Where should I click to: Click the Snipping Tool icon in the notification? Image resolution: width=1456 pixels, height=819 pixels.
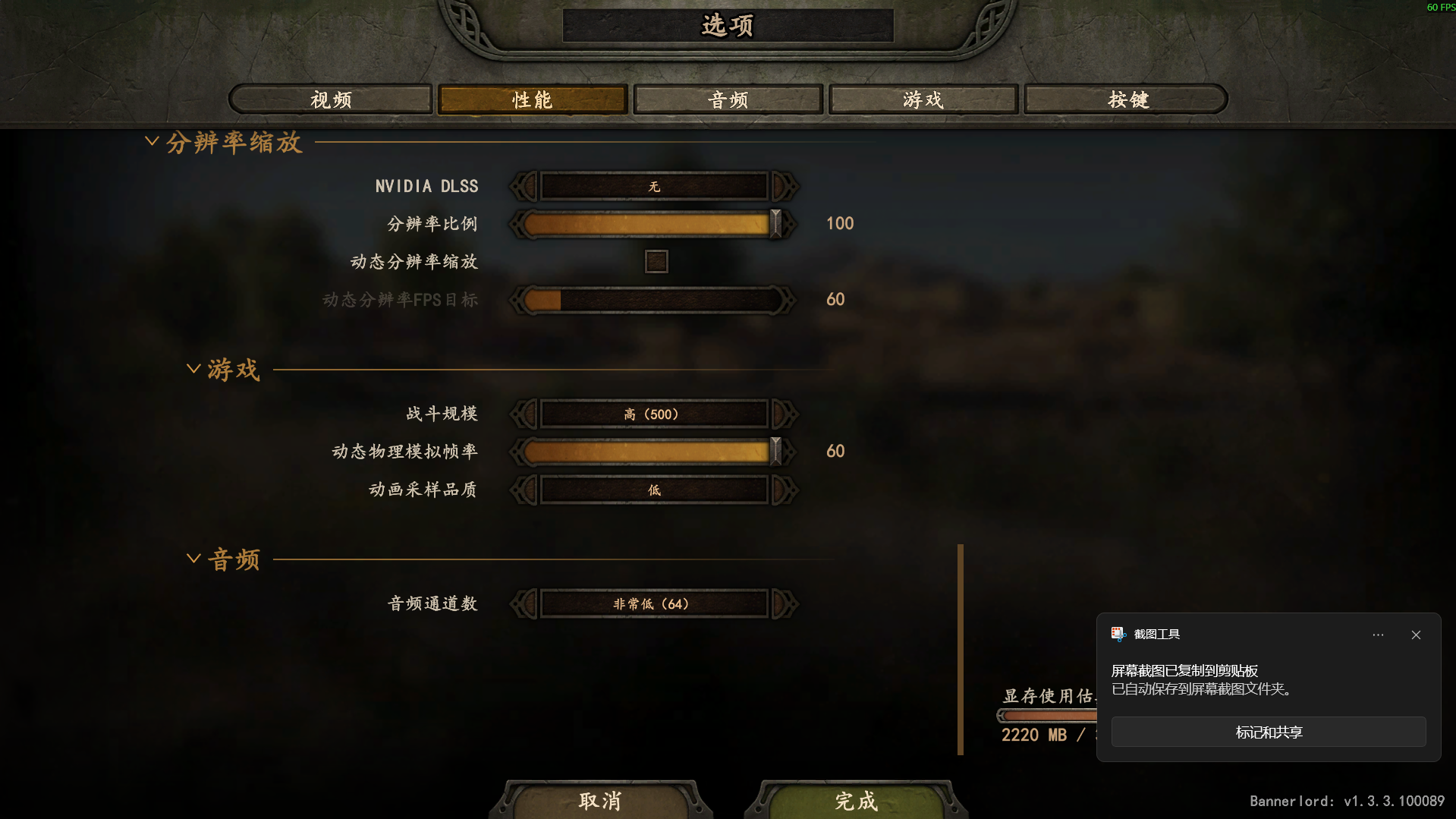coord(1117,634)
